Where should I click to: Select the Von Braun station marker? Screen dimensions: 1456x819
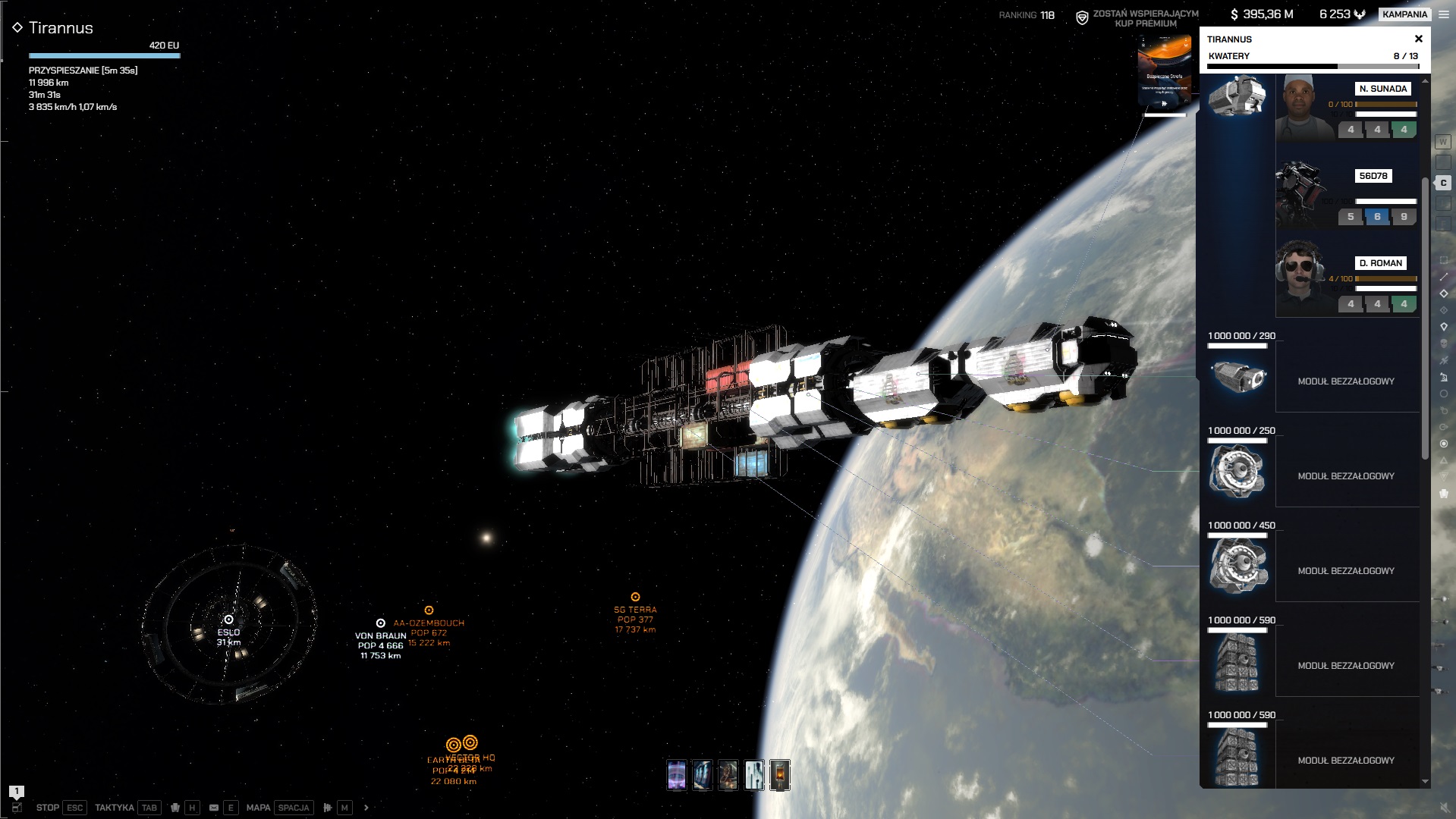(x=381, y=623)
